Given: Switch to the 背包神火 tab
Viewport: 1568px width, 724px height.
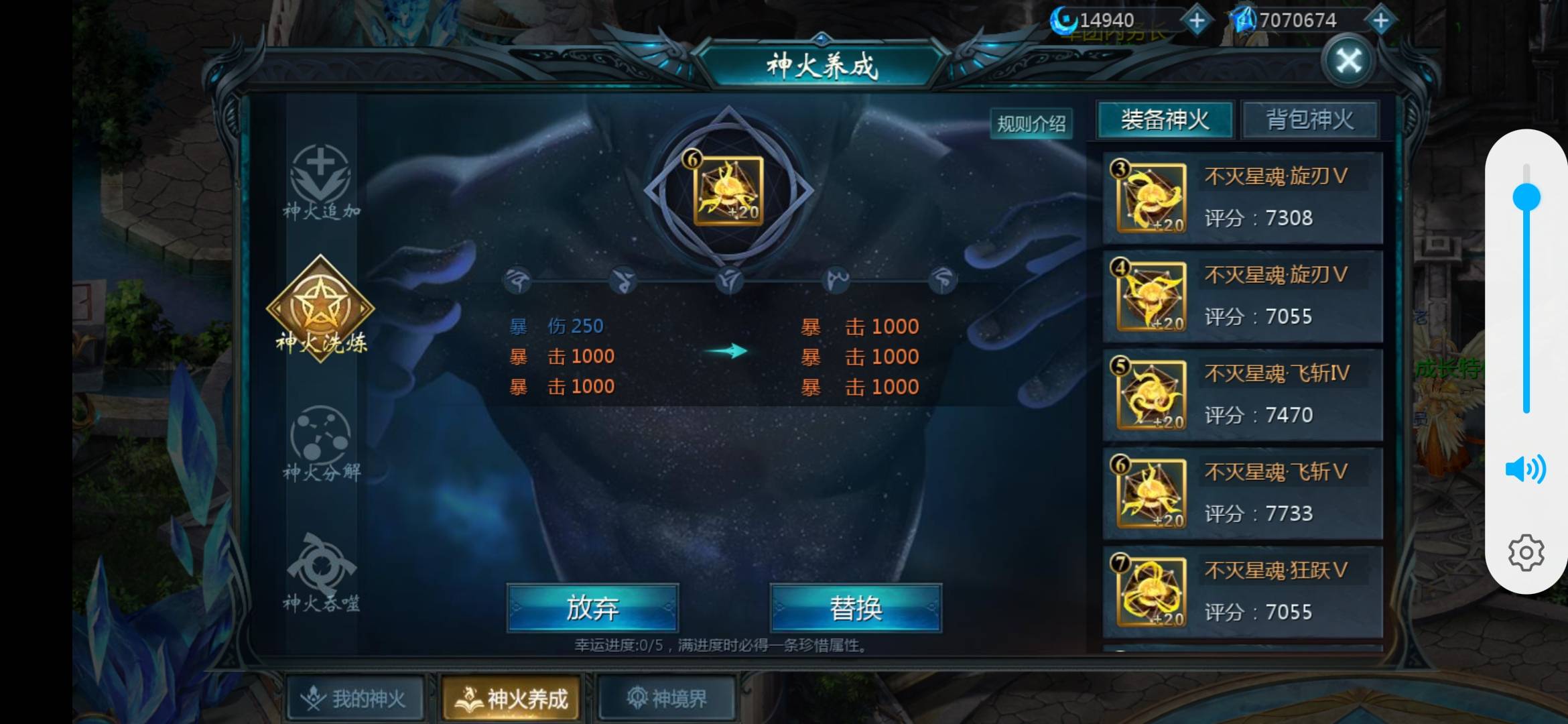Looking at the screenshot, I should click(x=1309, y=119).
